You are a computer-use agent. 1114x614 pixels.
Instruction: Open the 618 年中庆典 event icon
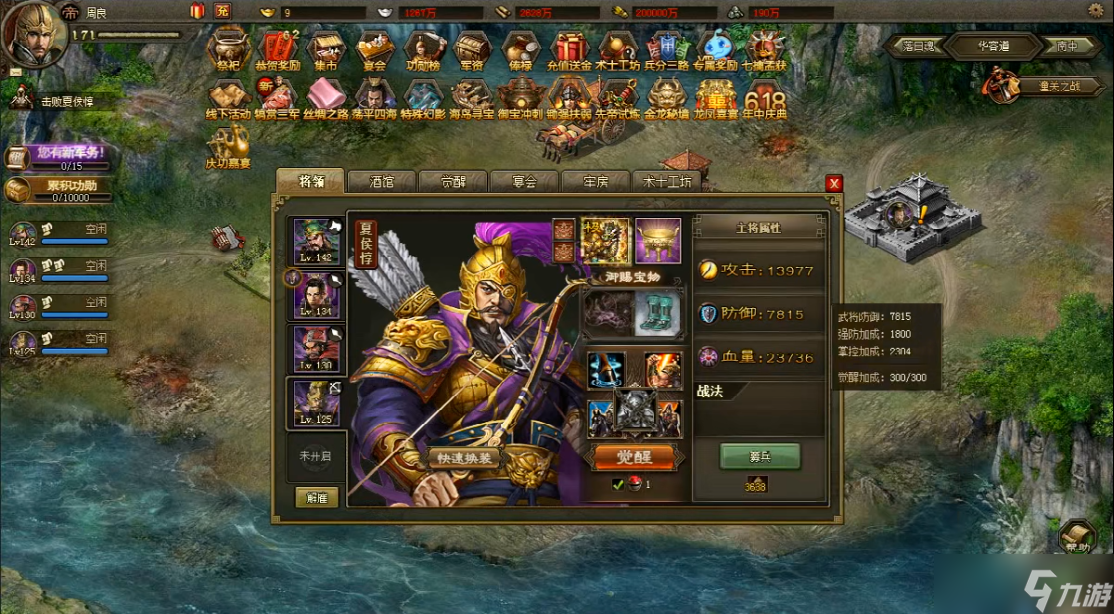point(765,101)
